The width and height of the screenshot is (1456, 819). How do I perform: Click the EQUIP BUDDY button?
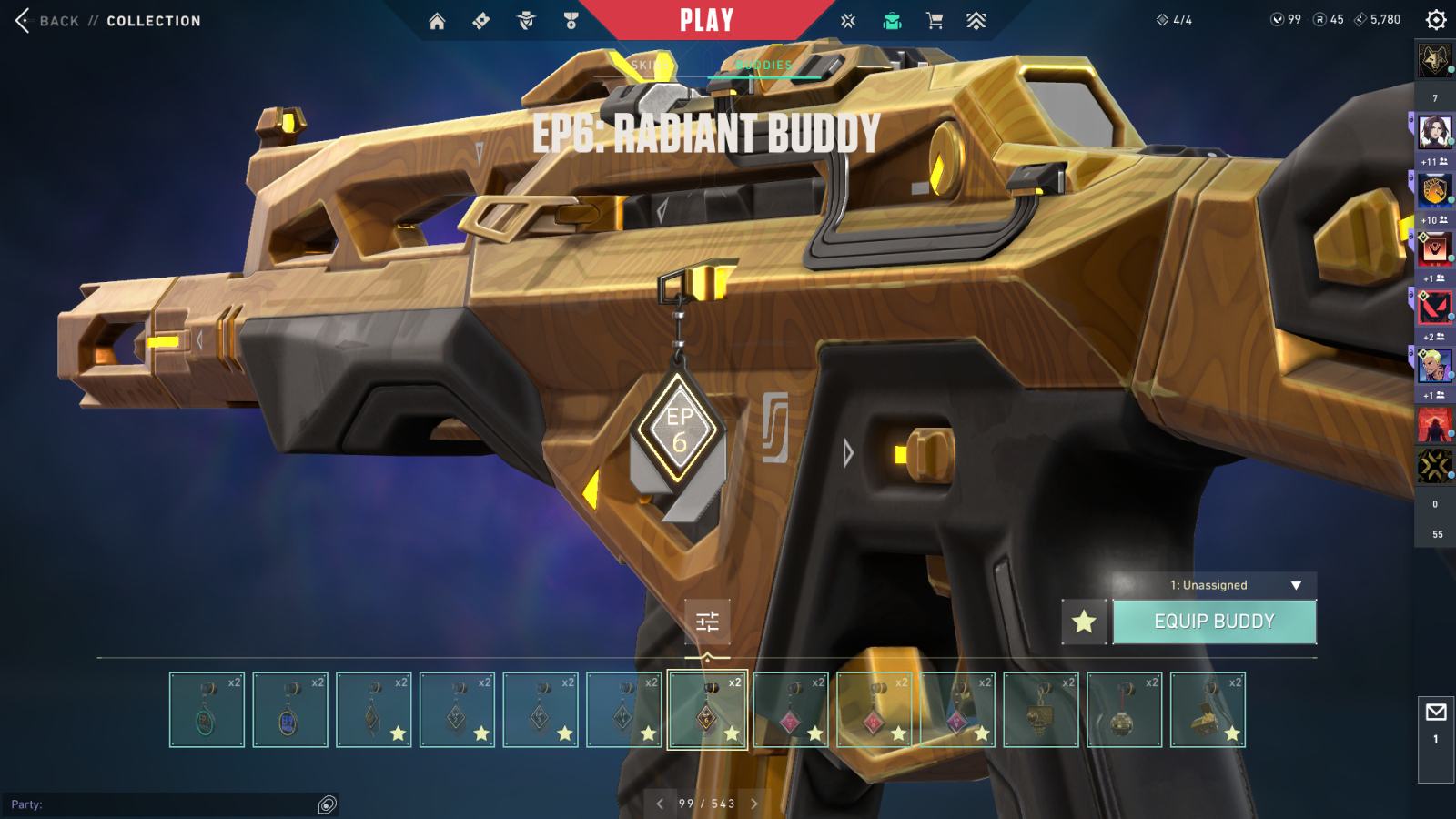(1214, 620)
